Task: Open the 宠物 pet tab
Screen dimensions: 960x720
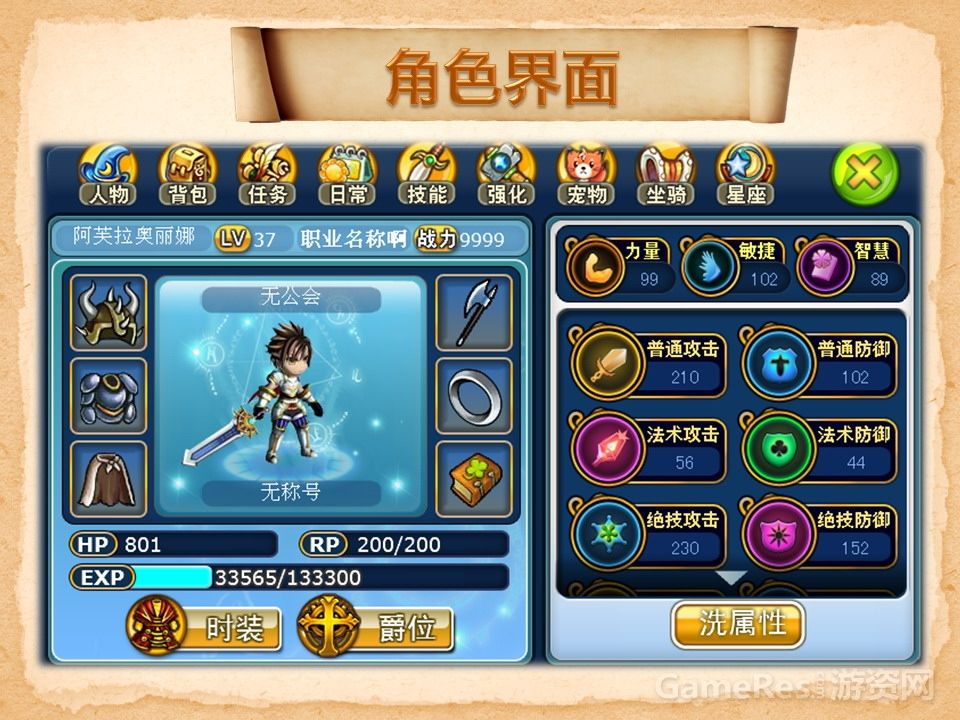Action: pos(587,176)
